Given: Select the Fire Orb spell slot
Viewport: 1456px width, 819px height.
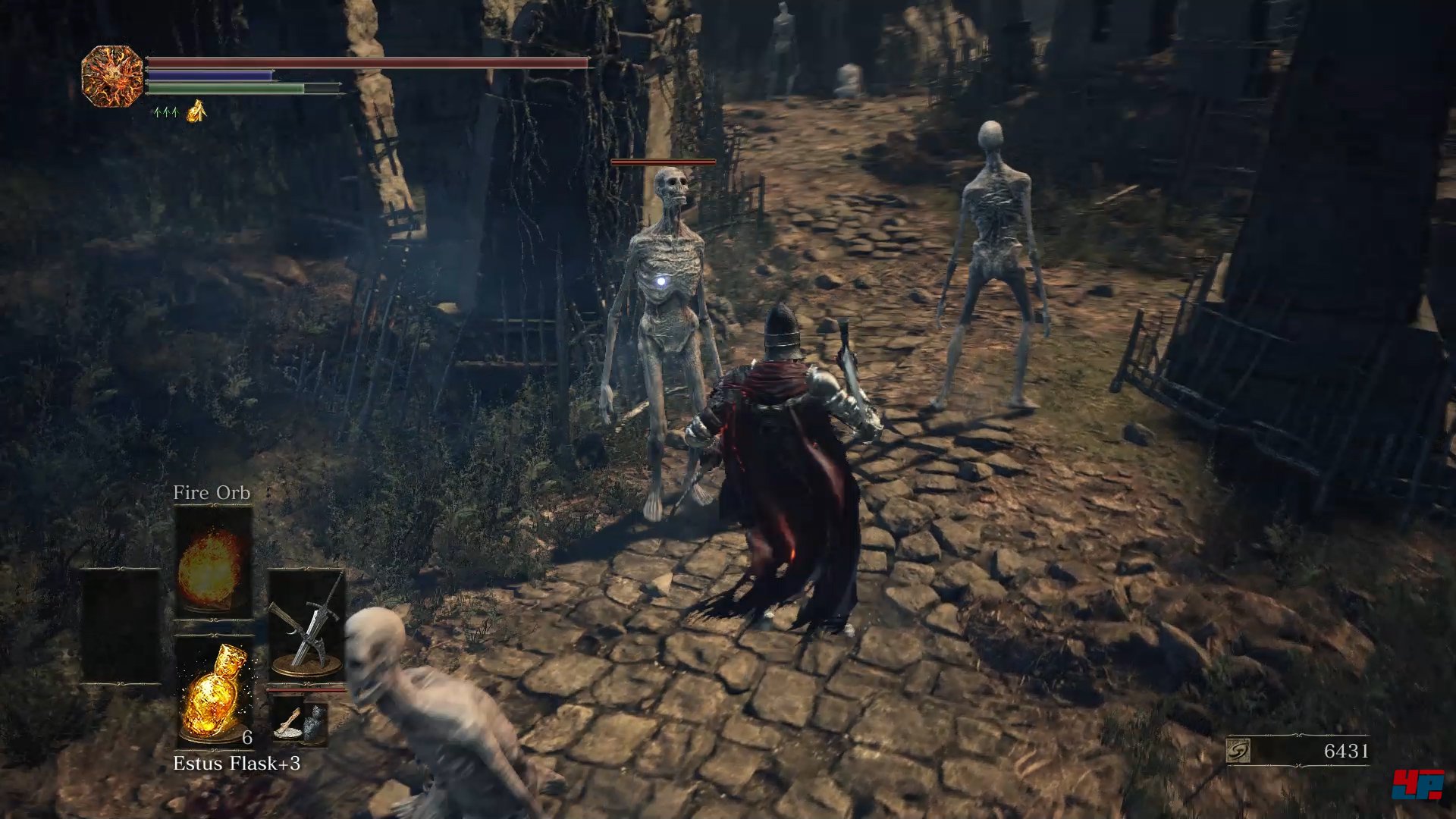Looking at the screenshot, I should [213, 563].
